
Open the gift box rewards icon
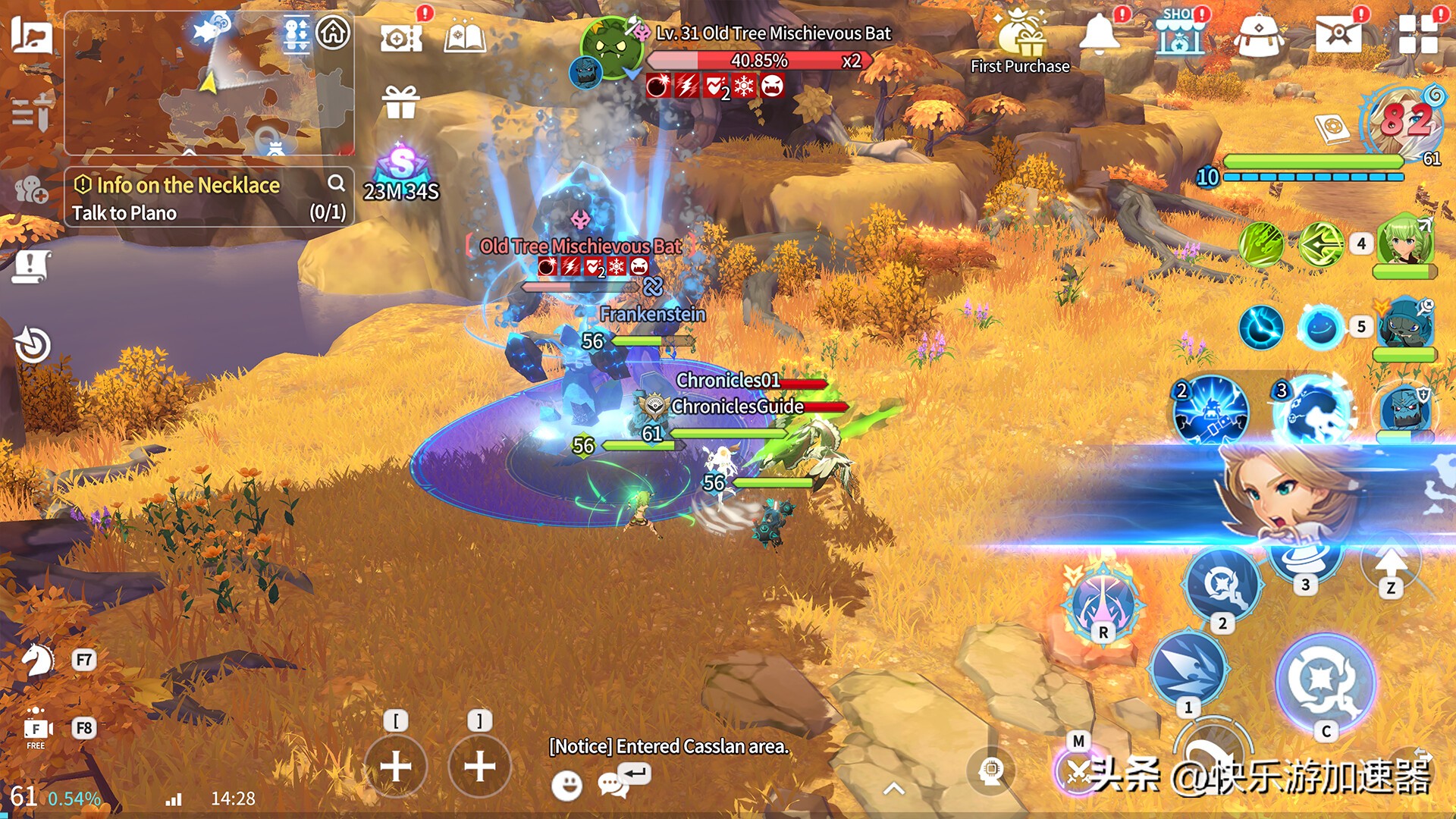pos(400,102)
